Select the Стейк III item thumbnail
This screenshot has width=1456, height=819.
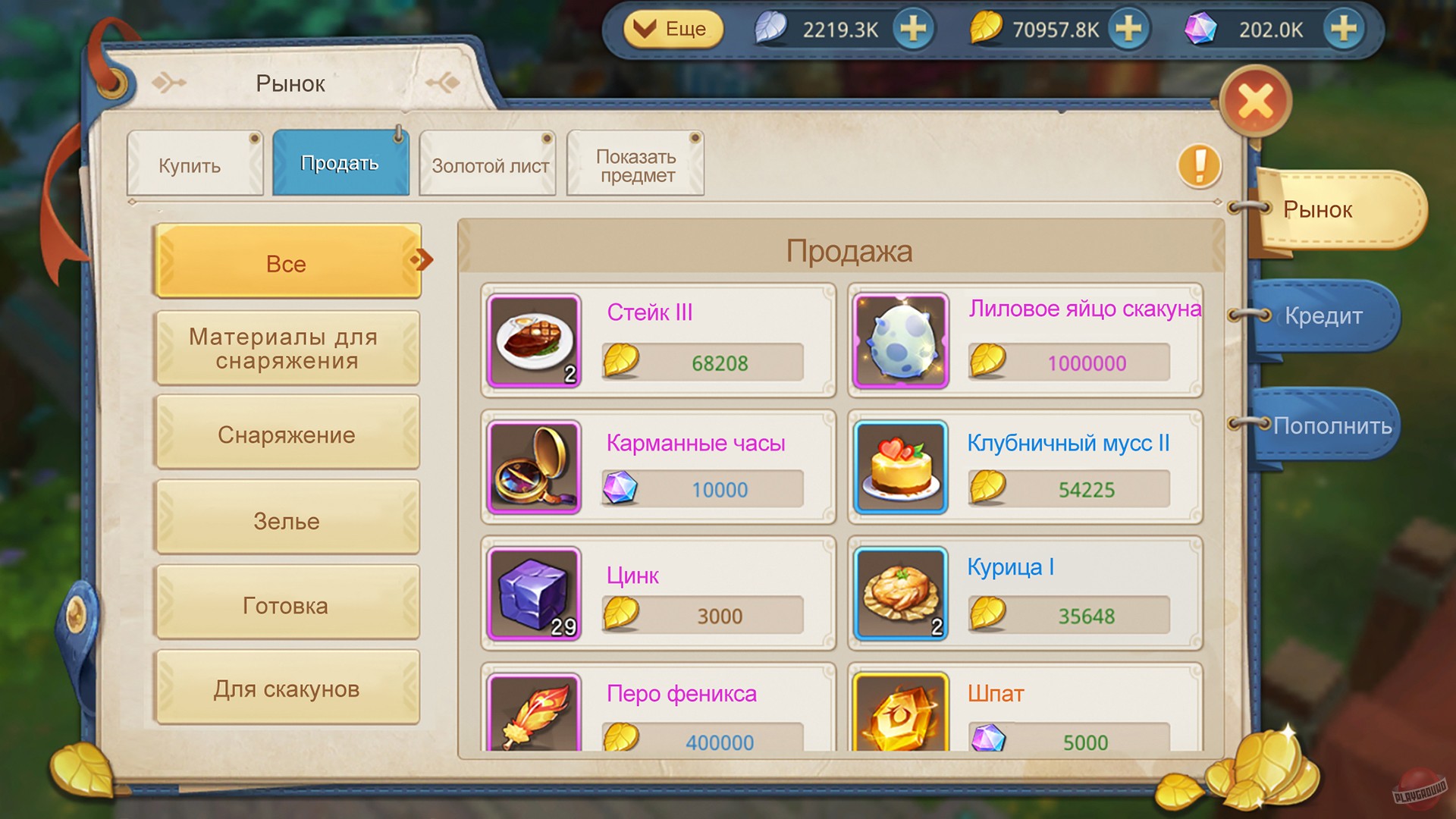[533, 341]
